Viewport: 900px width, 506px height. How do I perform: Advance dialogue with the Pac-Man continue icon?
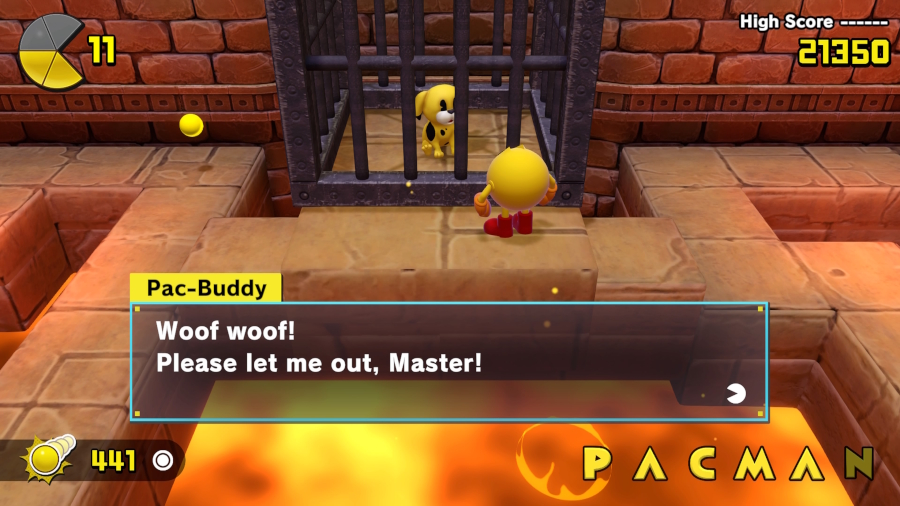pos(736,393)
